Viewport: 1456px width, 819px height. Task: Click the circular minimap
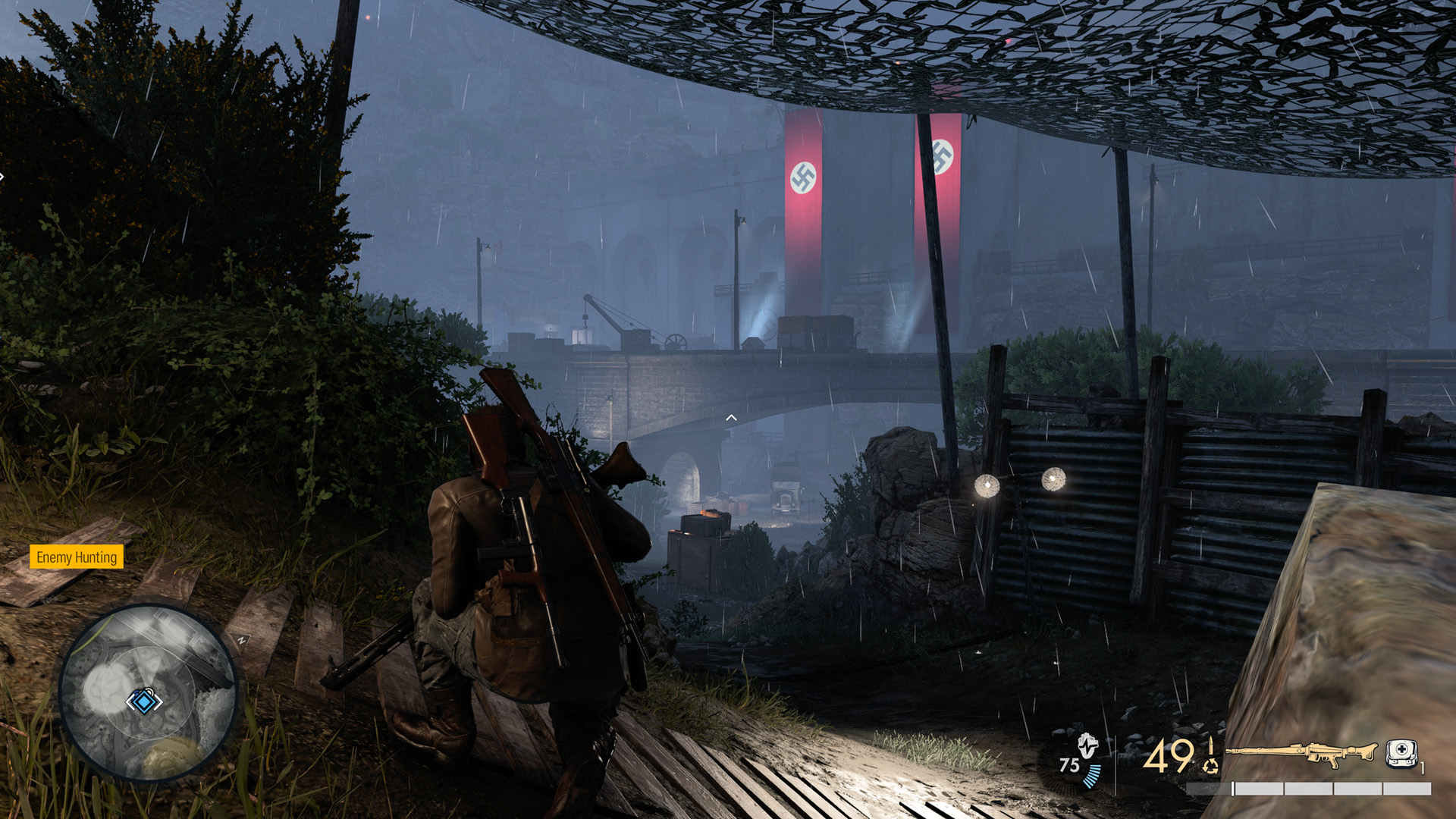point(149,692)
